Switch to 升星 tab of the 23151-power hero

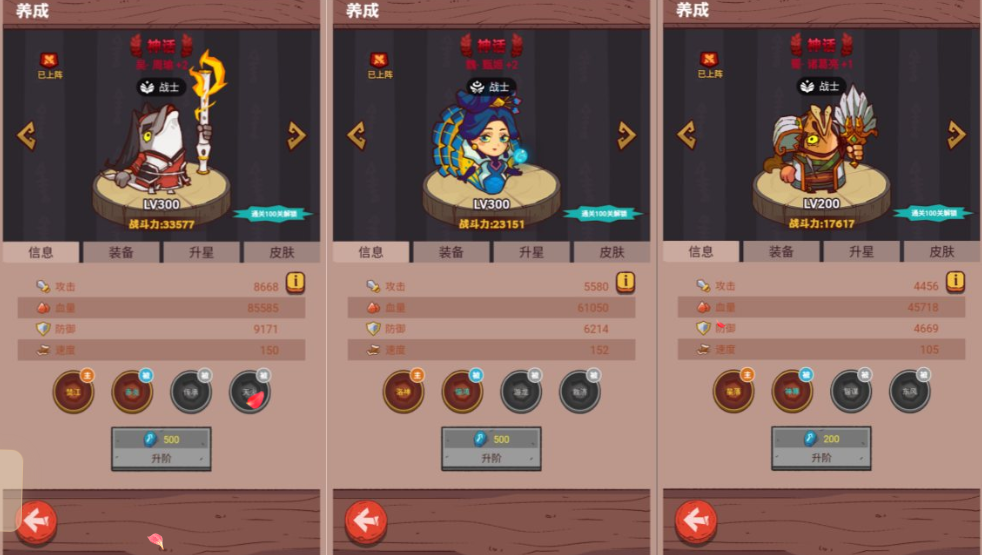tap(531, 252)
